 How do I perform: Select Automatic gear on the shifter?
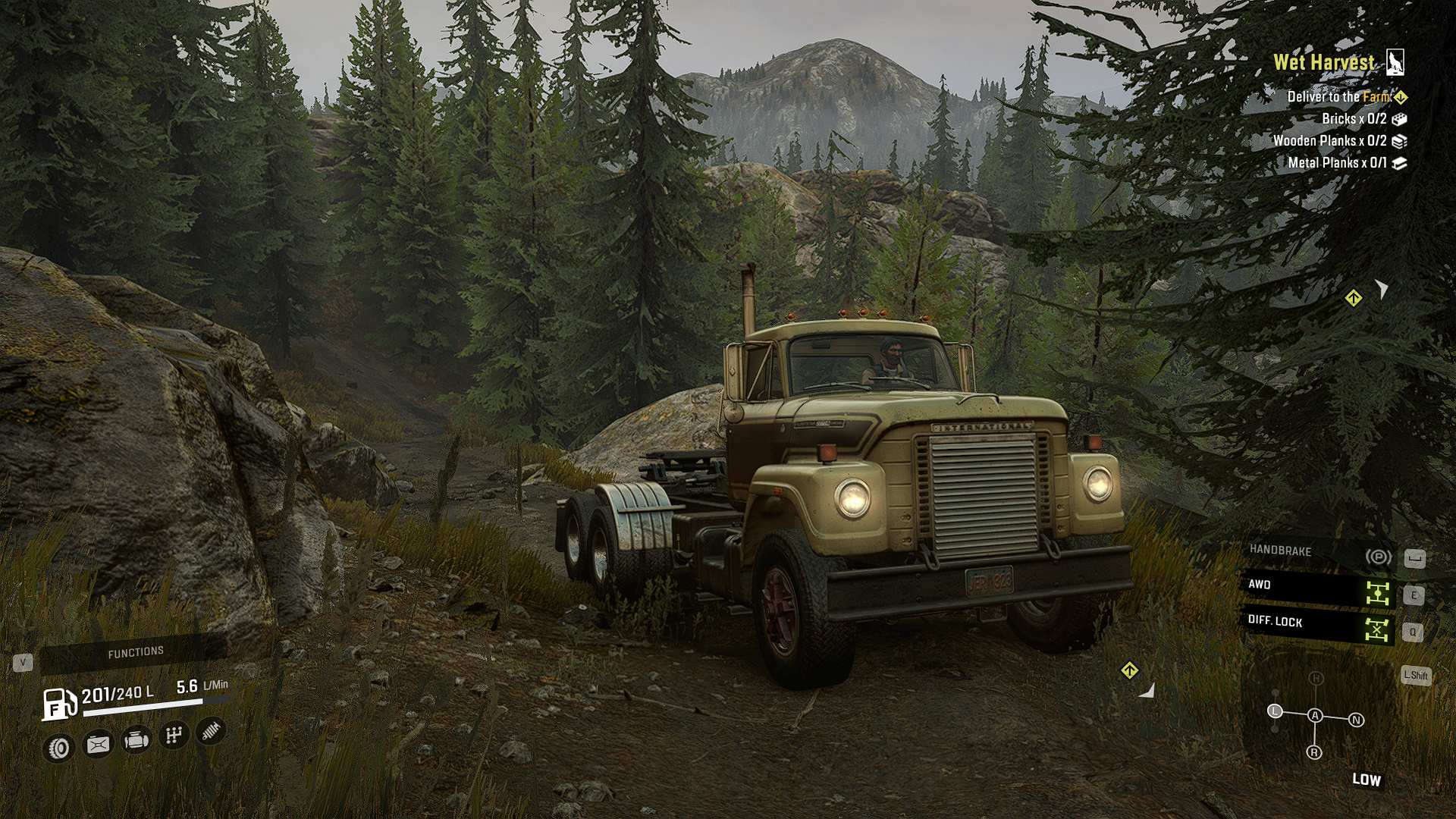(1315, 716)
